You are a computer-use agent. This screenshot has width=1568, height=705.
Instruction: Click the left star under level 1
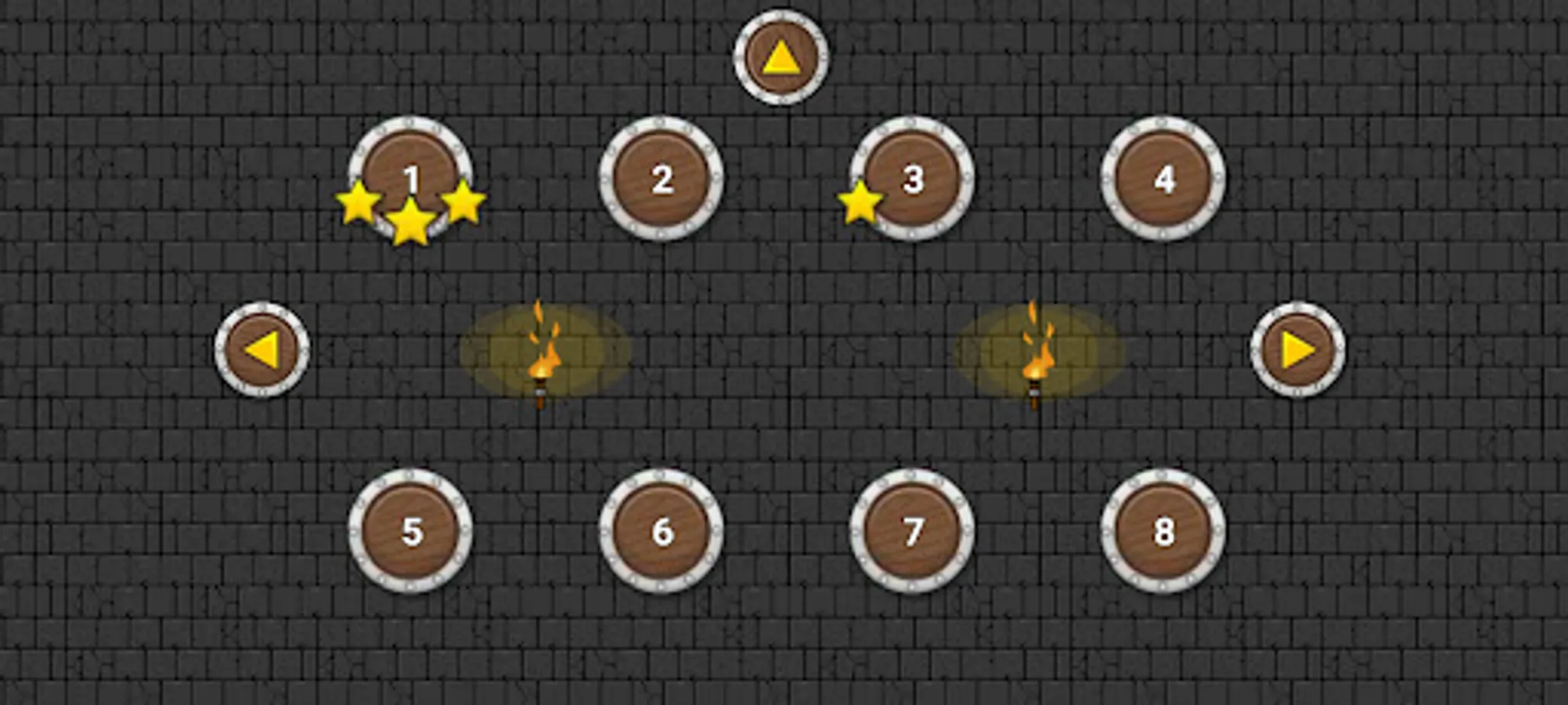click(x=359, y=204)
